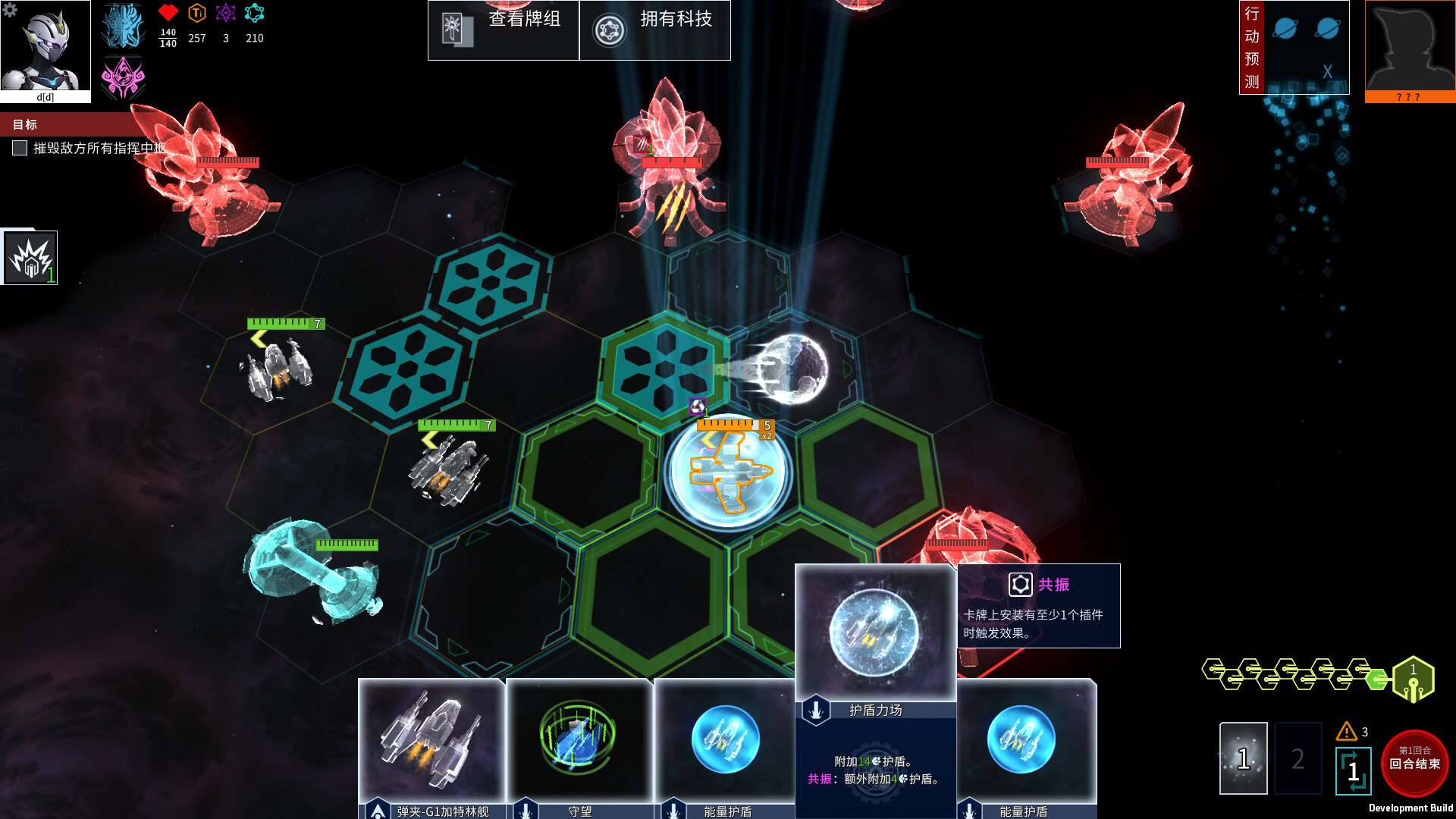Screen dimensions: 1456x819
Task: Open the 拥有科技 owned tech panel
Action: coord(654,30)
